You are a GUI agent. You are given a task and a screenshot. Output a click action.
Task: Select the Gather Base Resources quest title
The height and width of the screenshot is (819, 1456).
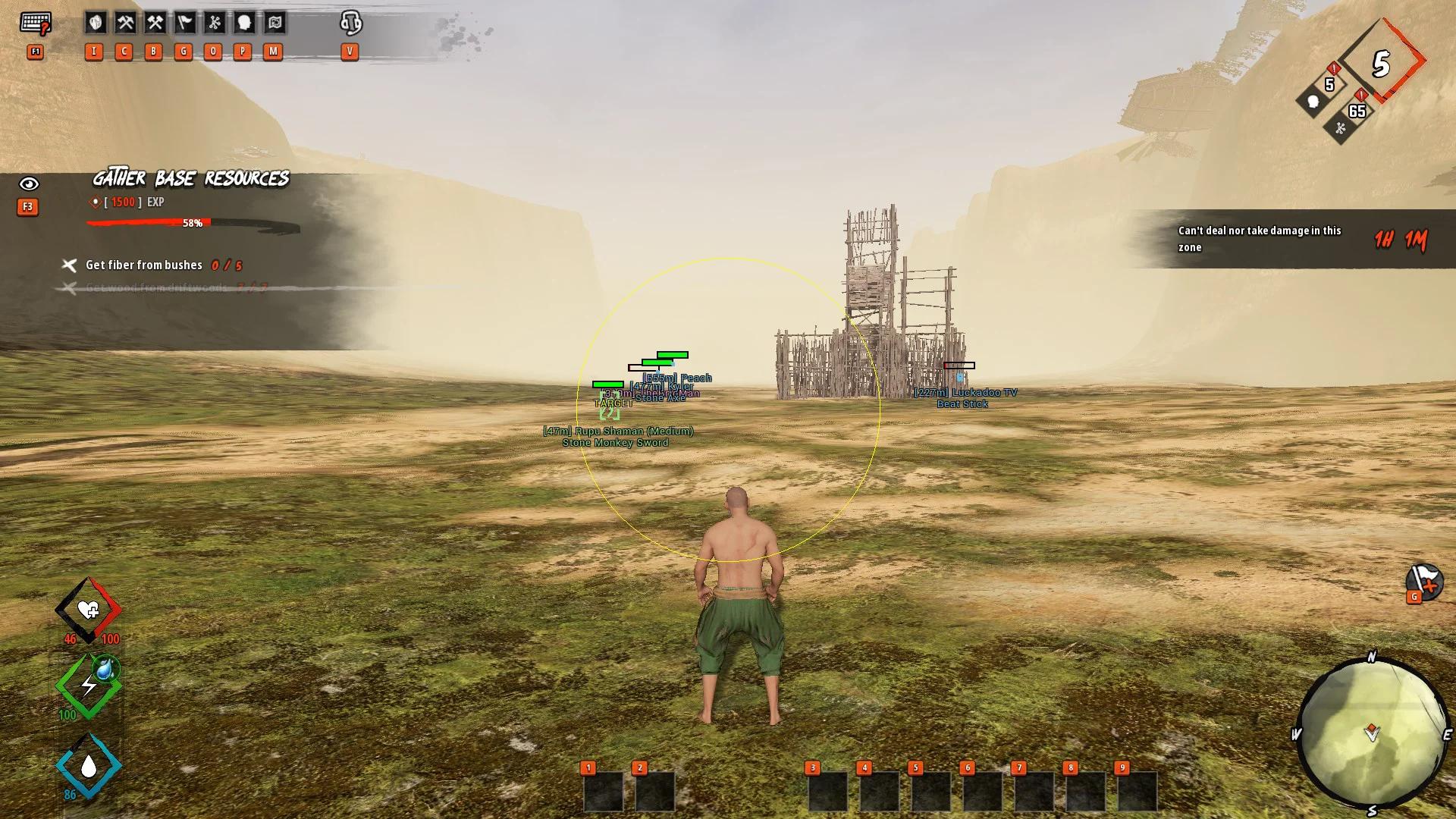190,179
